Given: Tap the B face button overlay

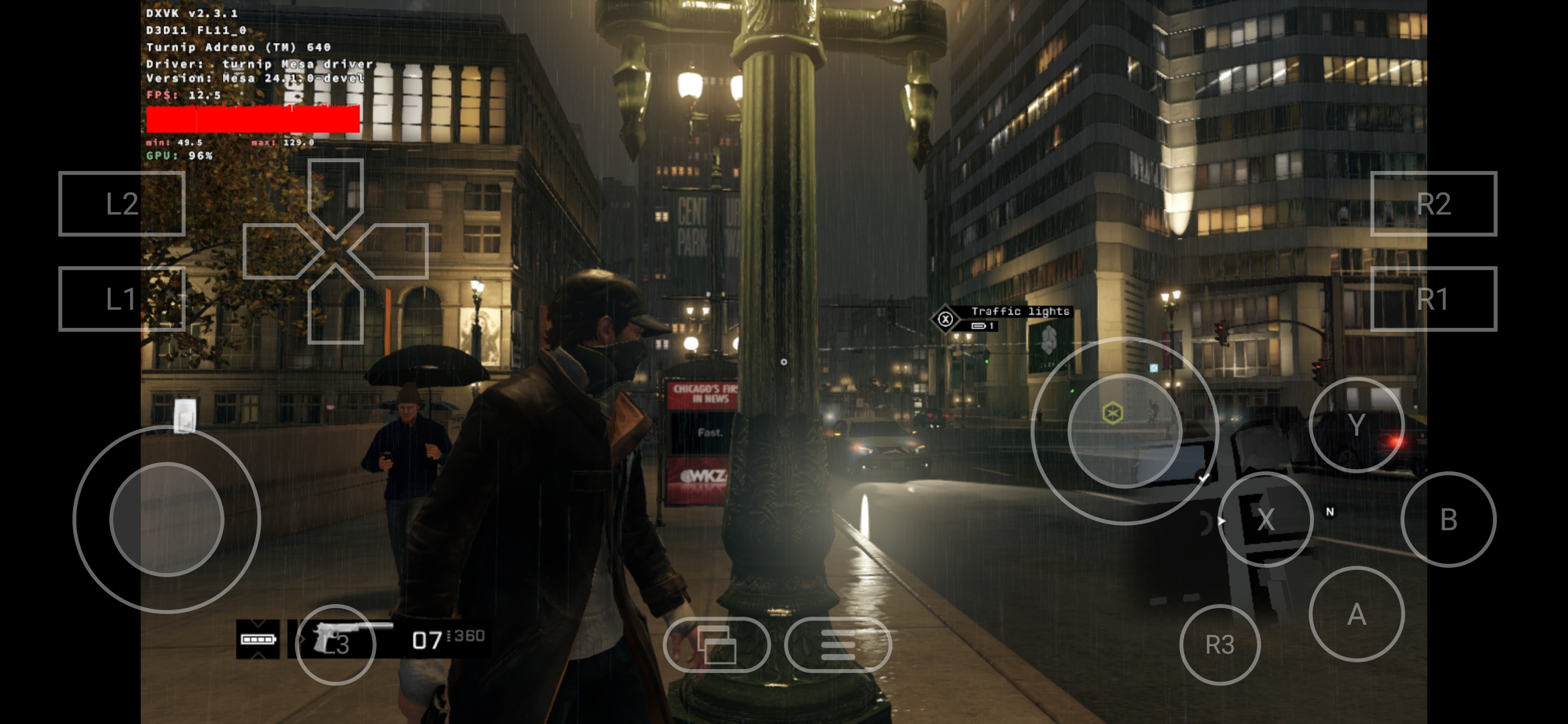Looking at the screenshot, I should [x=1448, y=520].
